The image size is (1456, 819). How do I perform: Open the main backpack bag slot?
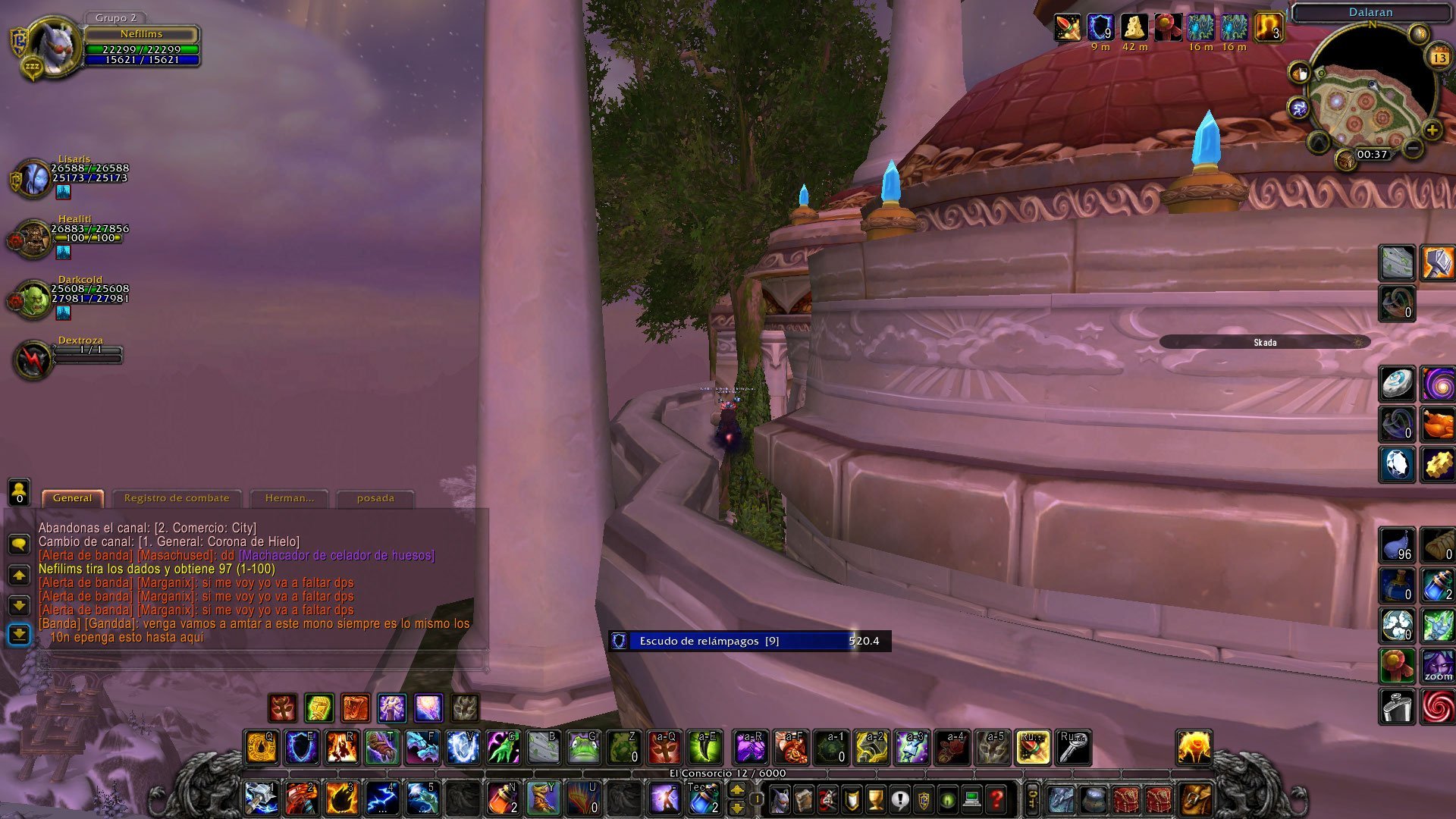1196,799
